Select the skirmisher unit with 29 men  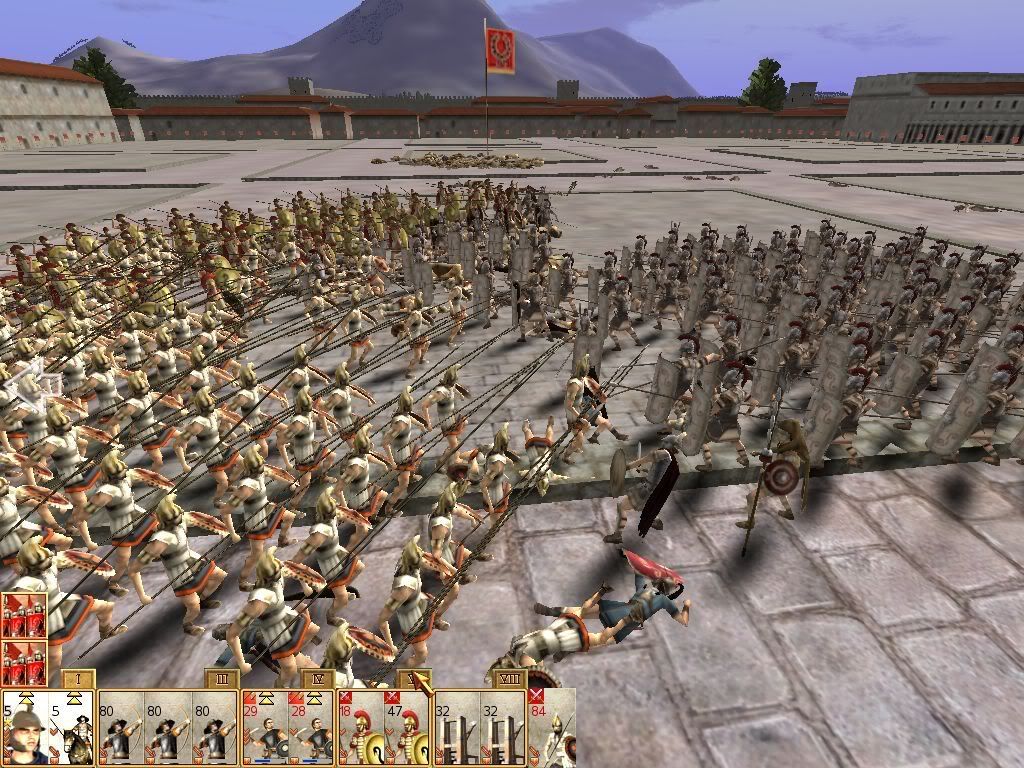[x=264, y=728]
